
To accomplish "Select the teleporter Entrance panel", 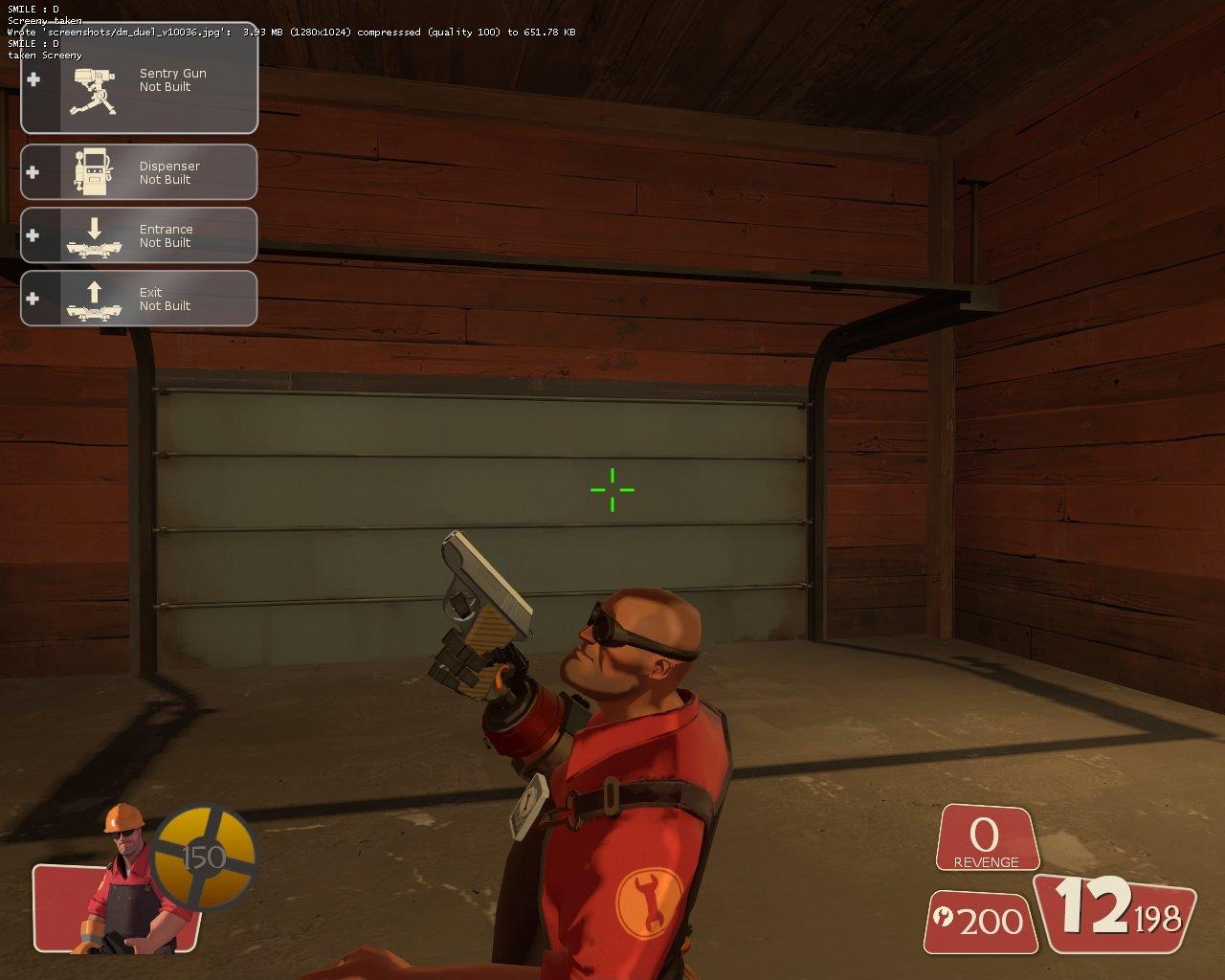I will (140, 235).
